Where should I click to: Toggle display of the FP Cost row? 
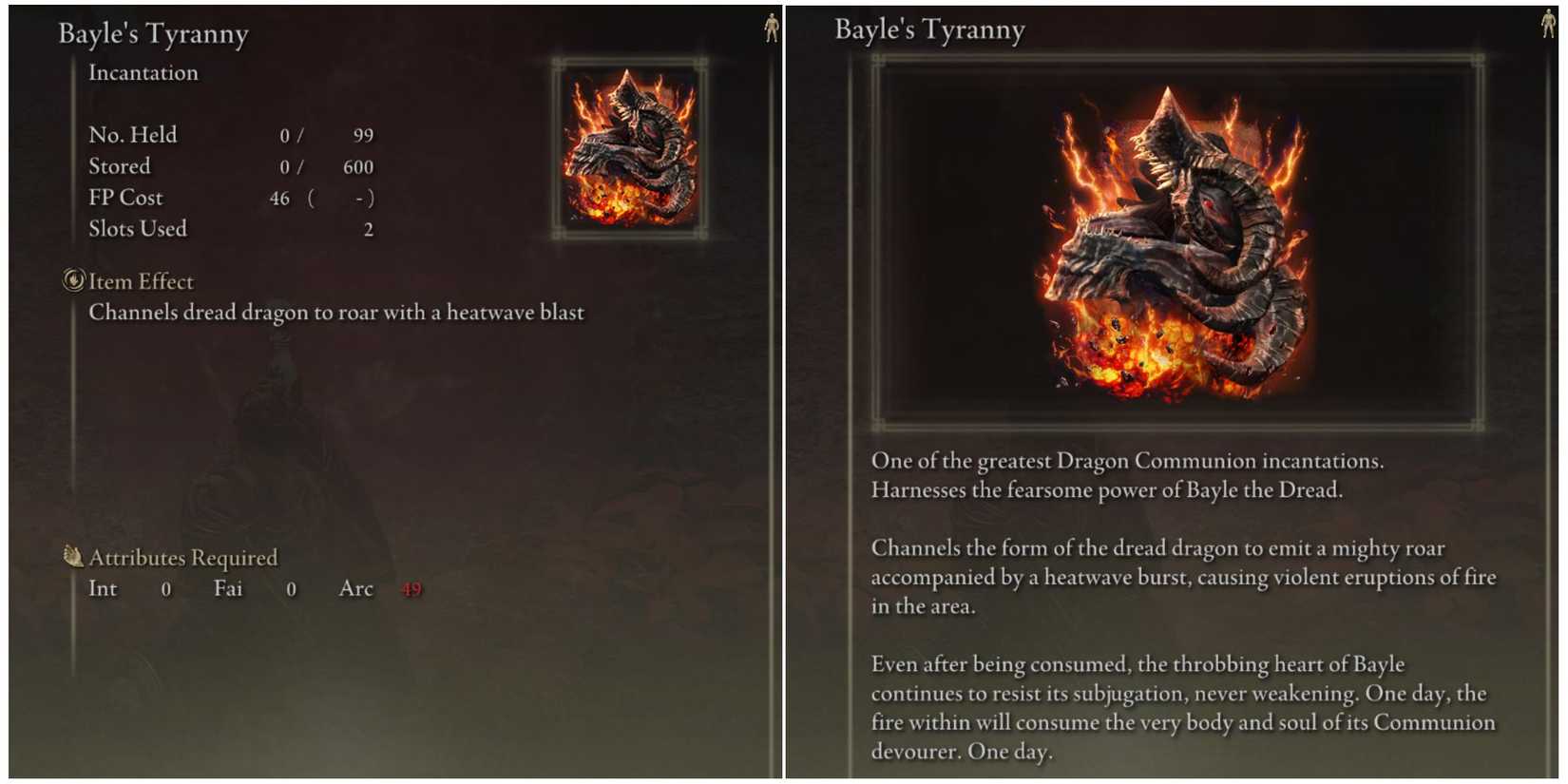[x=125, y=198]
